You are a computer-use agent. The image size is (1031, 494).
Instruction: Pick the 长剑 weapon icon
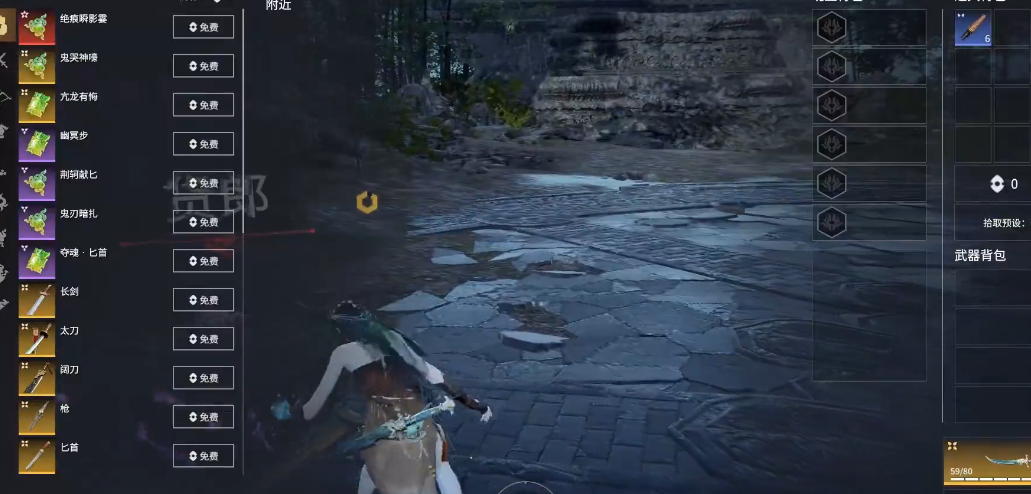coord(37,301)
